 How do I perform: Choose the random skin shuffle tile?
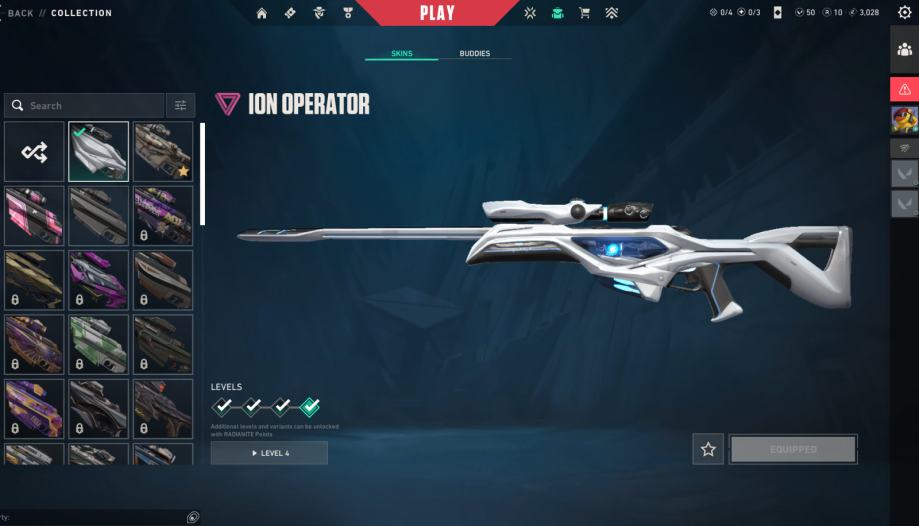pyautogui.click(x=33, y=151)
